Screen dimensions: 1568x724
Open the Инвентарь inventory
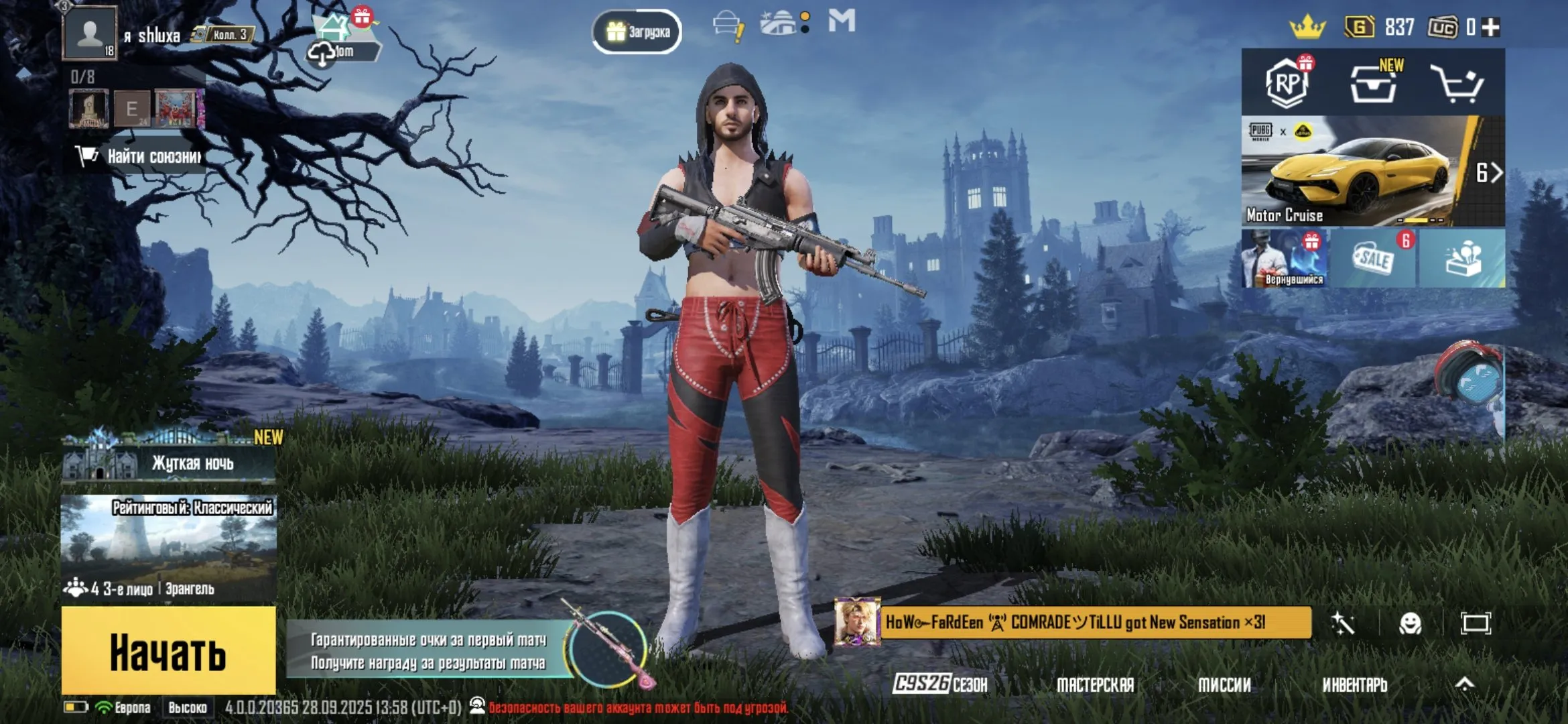pos(1354,684)
